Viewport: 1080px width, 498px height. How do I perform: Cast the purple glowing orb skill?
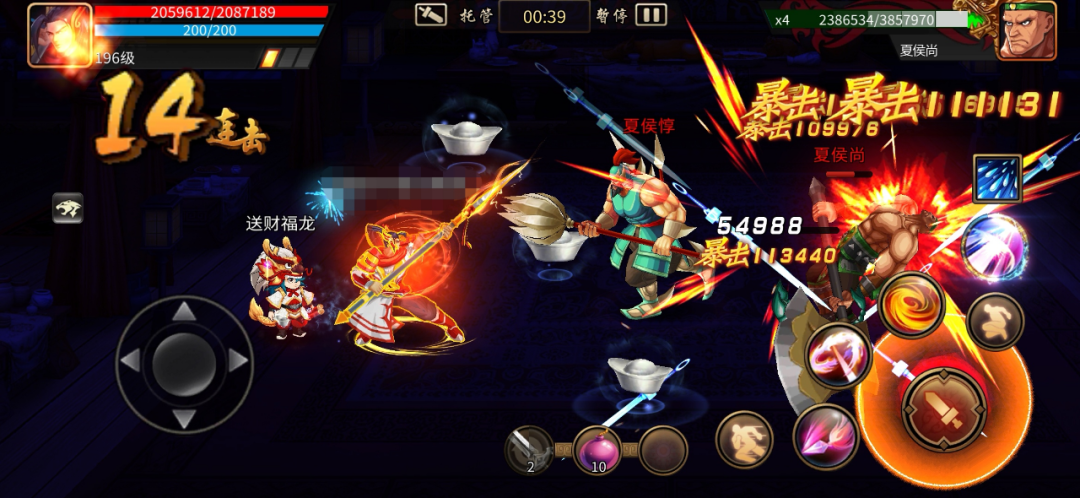(x=993, y=243)
